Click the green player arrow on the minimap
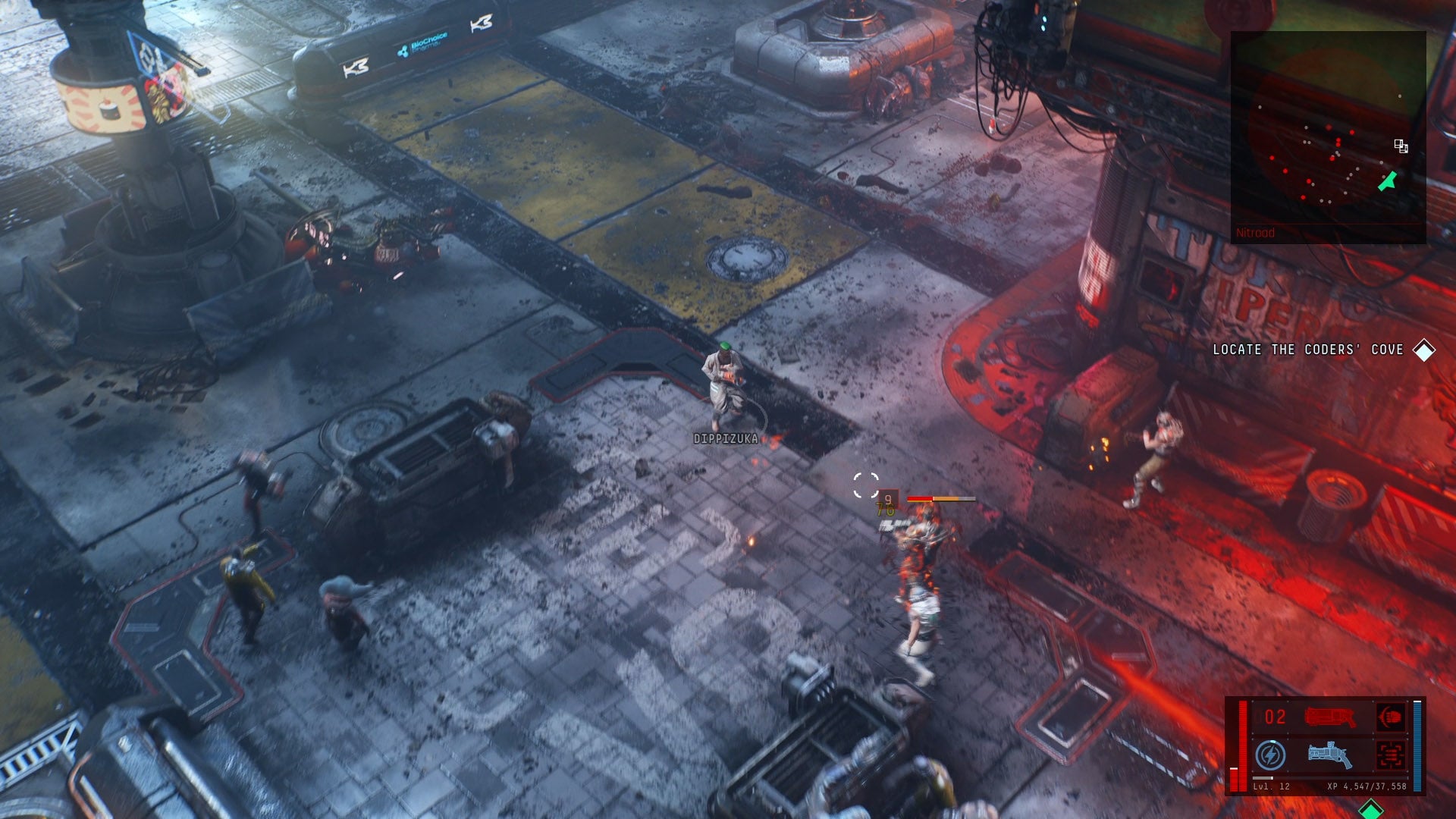1456x819 pixels. click(1388, 182)
